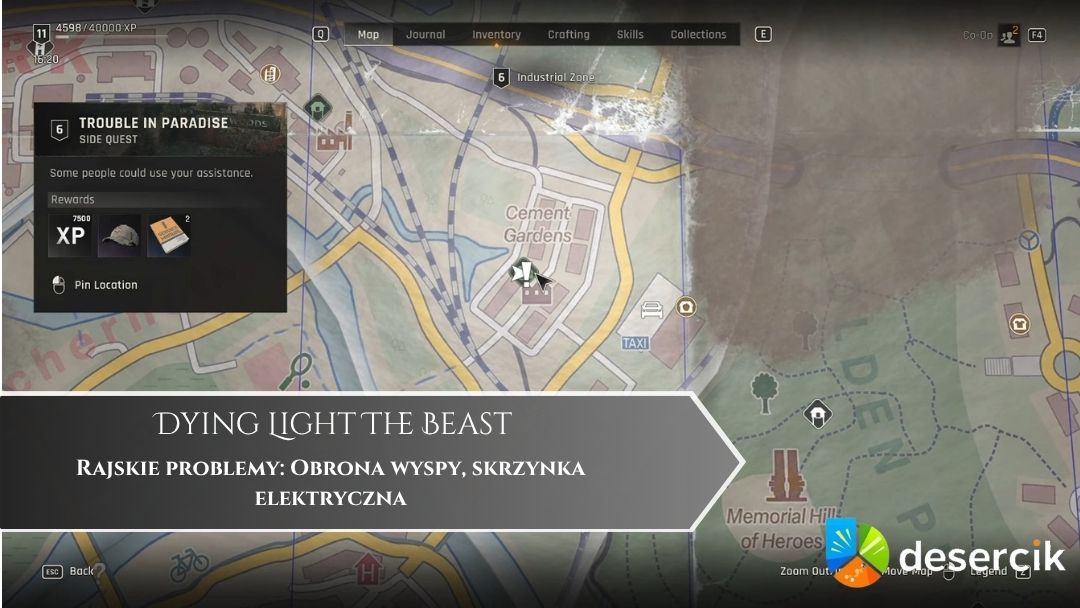Select the Crafting tab
The width and height of the screenshot is (1080, 608).
point(568,34)
